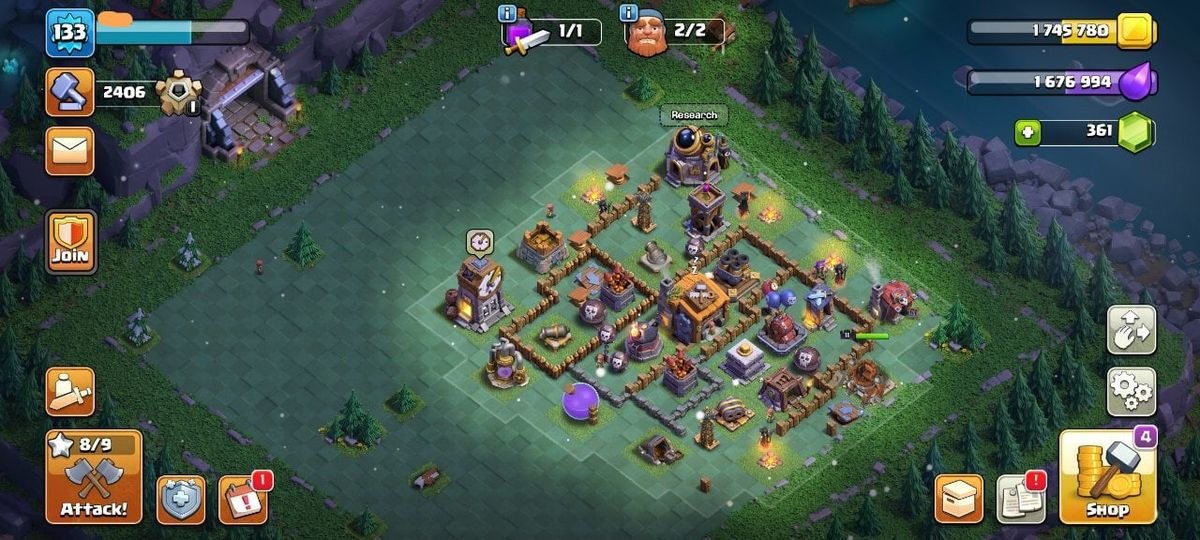
Task: Open the player level 133 badge
Action: [70, 33]
